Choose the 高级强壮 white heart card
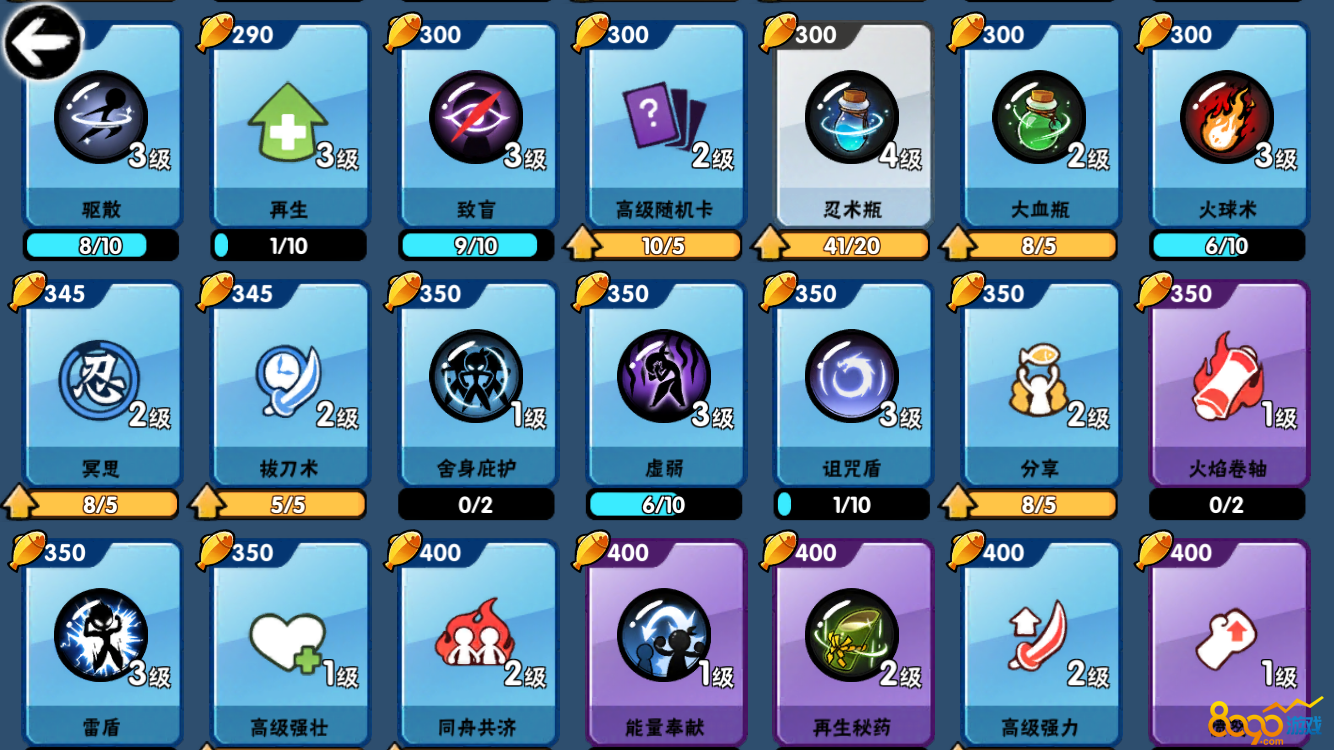The width and height of the screenshot is (1334, 750). click(x=288, y=640)
